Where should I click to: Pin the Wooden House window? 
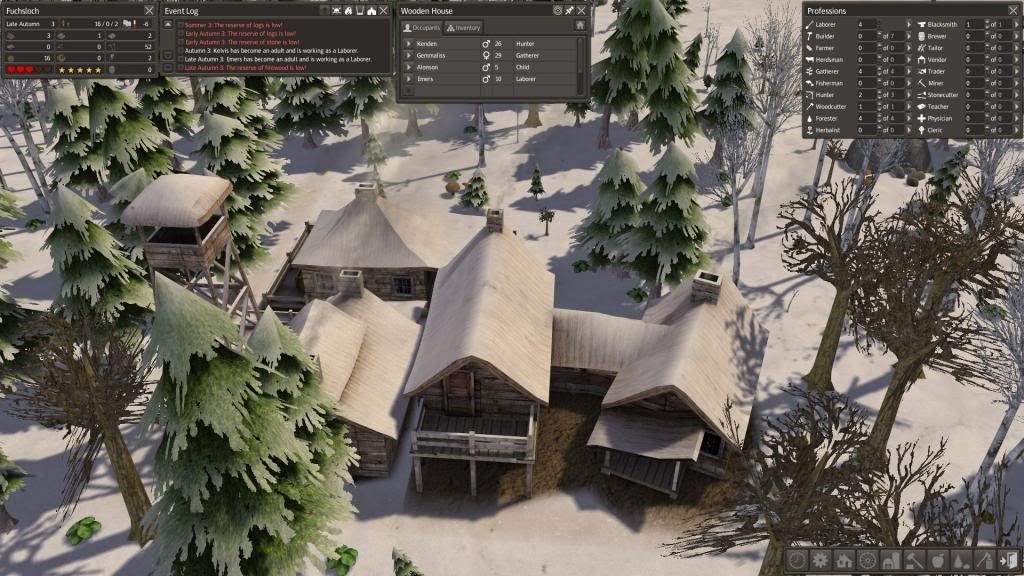[x=569, y=10]
